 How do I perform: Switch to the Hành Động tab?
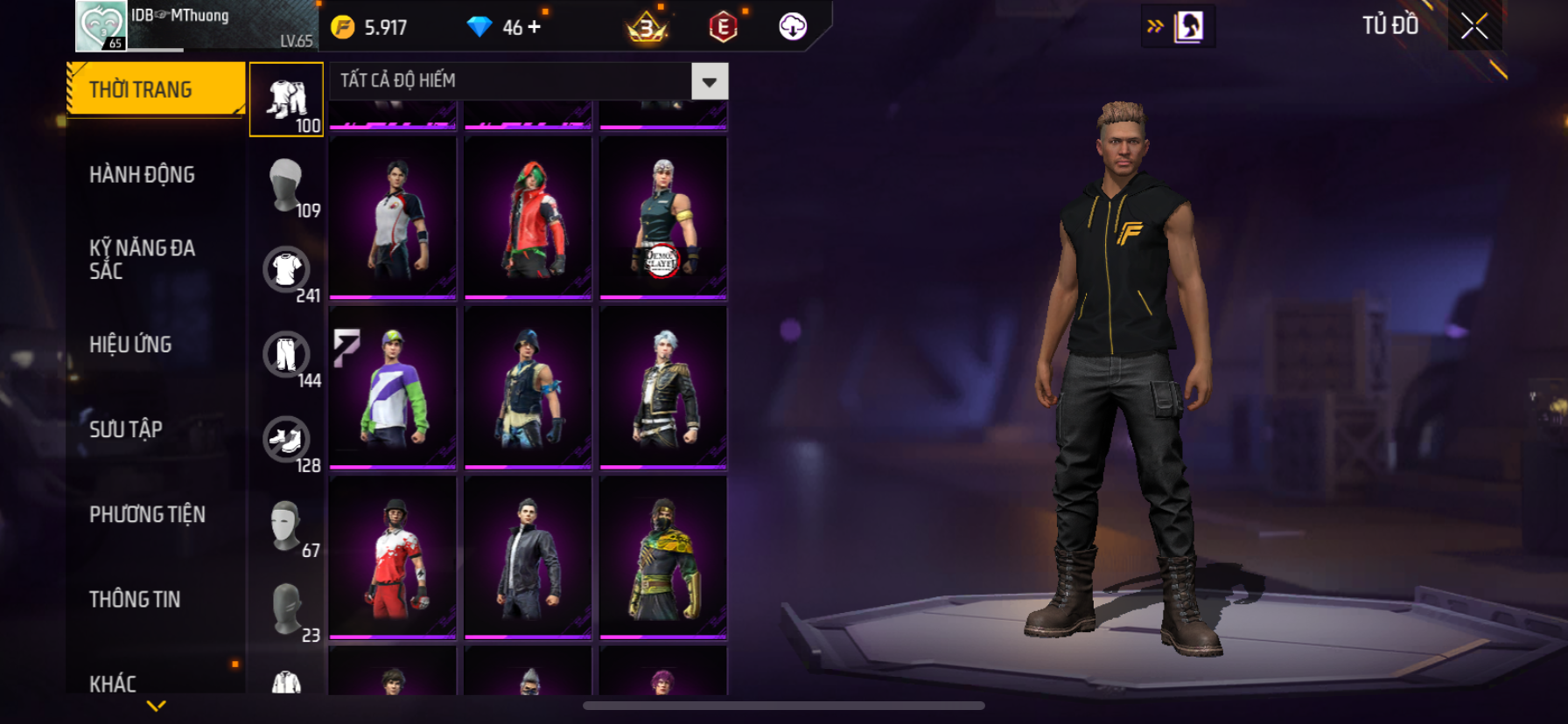coord(142,175)
